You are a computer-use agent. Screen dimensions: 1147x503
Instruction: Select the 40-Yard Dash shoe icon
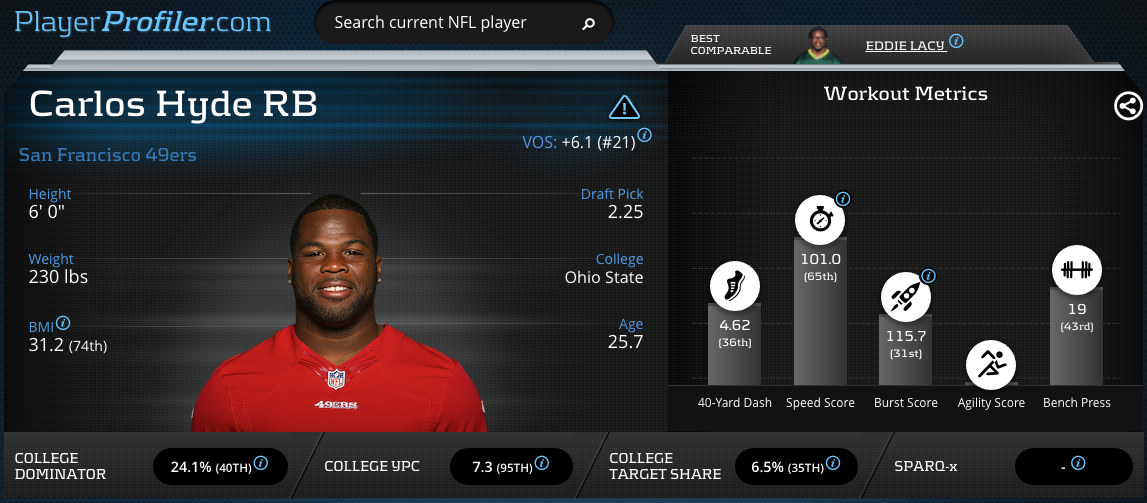coord(734,285)
